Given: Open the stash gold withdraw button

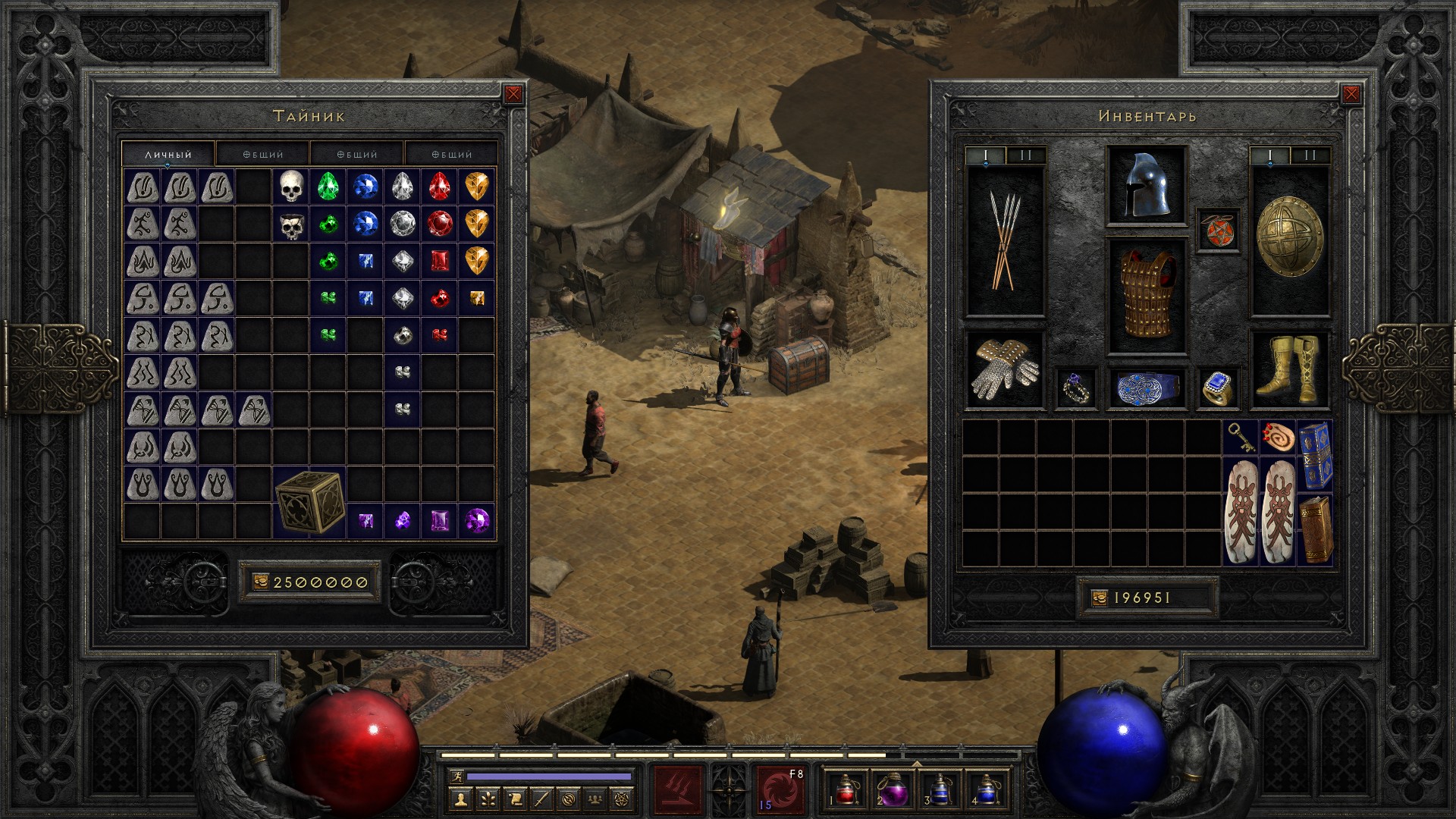Looking at the screenshot, I should (260, 582).
